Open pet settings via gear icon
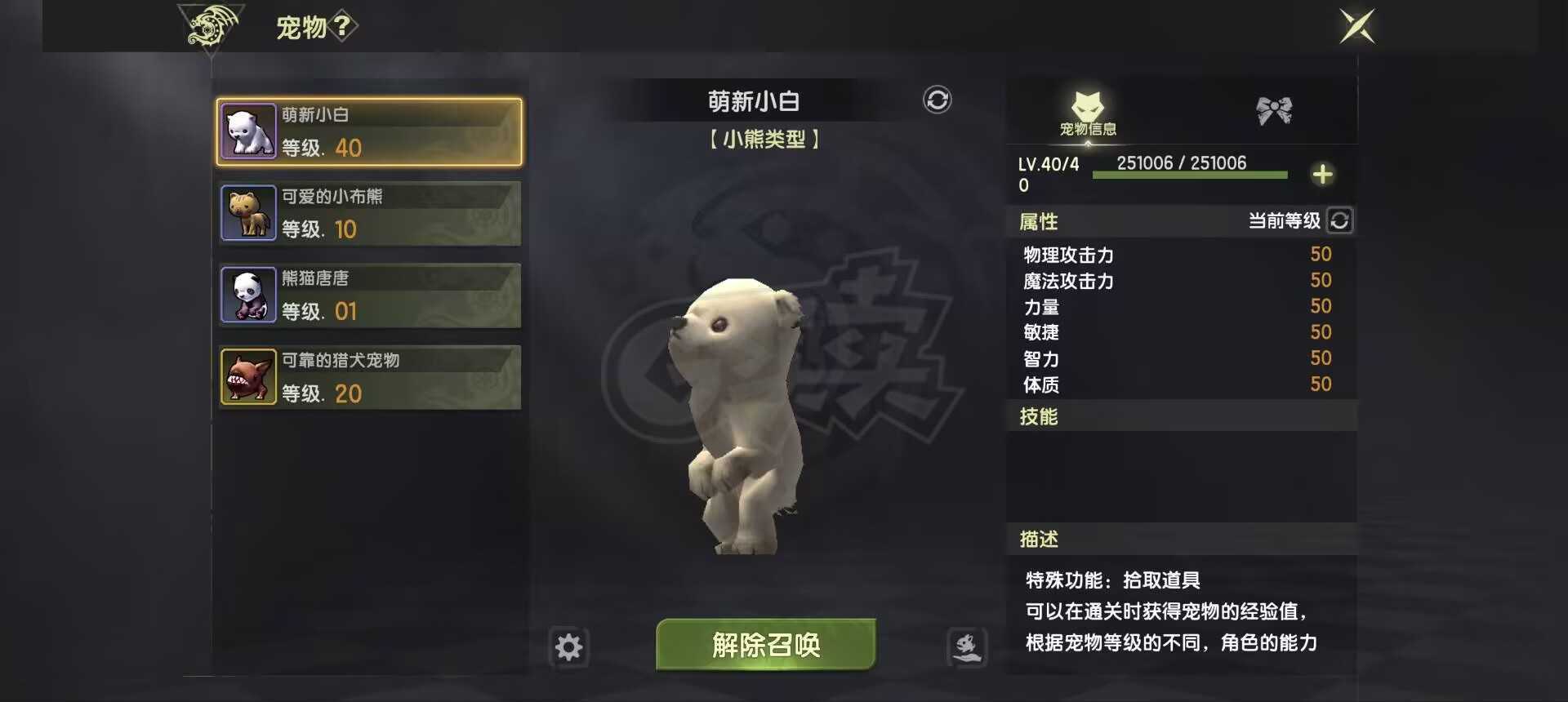The height and width of the screenshot is (702, 1568). point(569,646)
